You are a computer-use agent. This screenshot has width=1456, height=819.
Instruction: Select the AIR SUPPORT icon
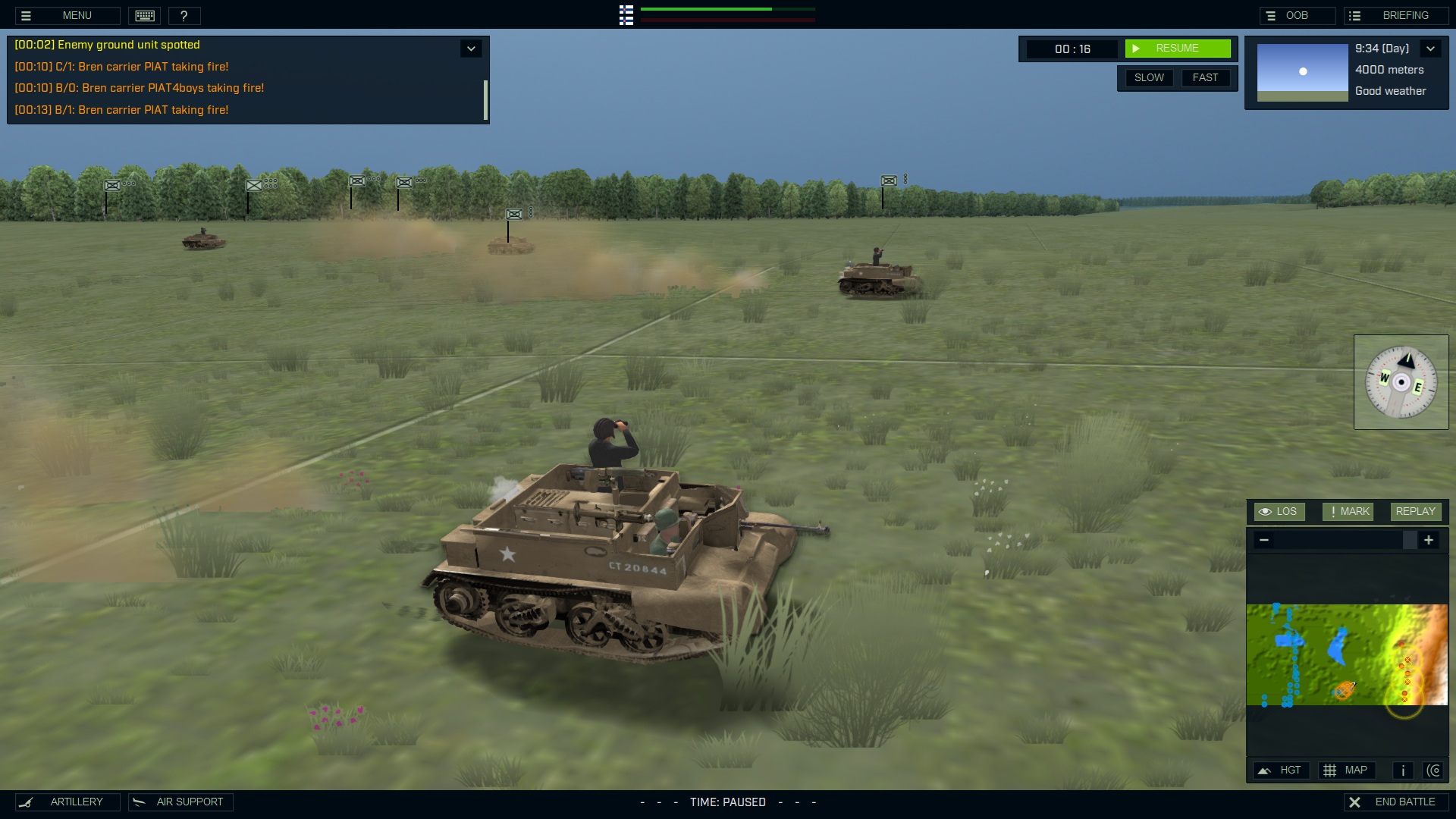[137, 802]
